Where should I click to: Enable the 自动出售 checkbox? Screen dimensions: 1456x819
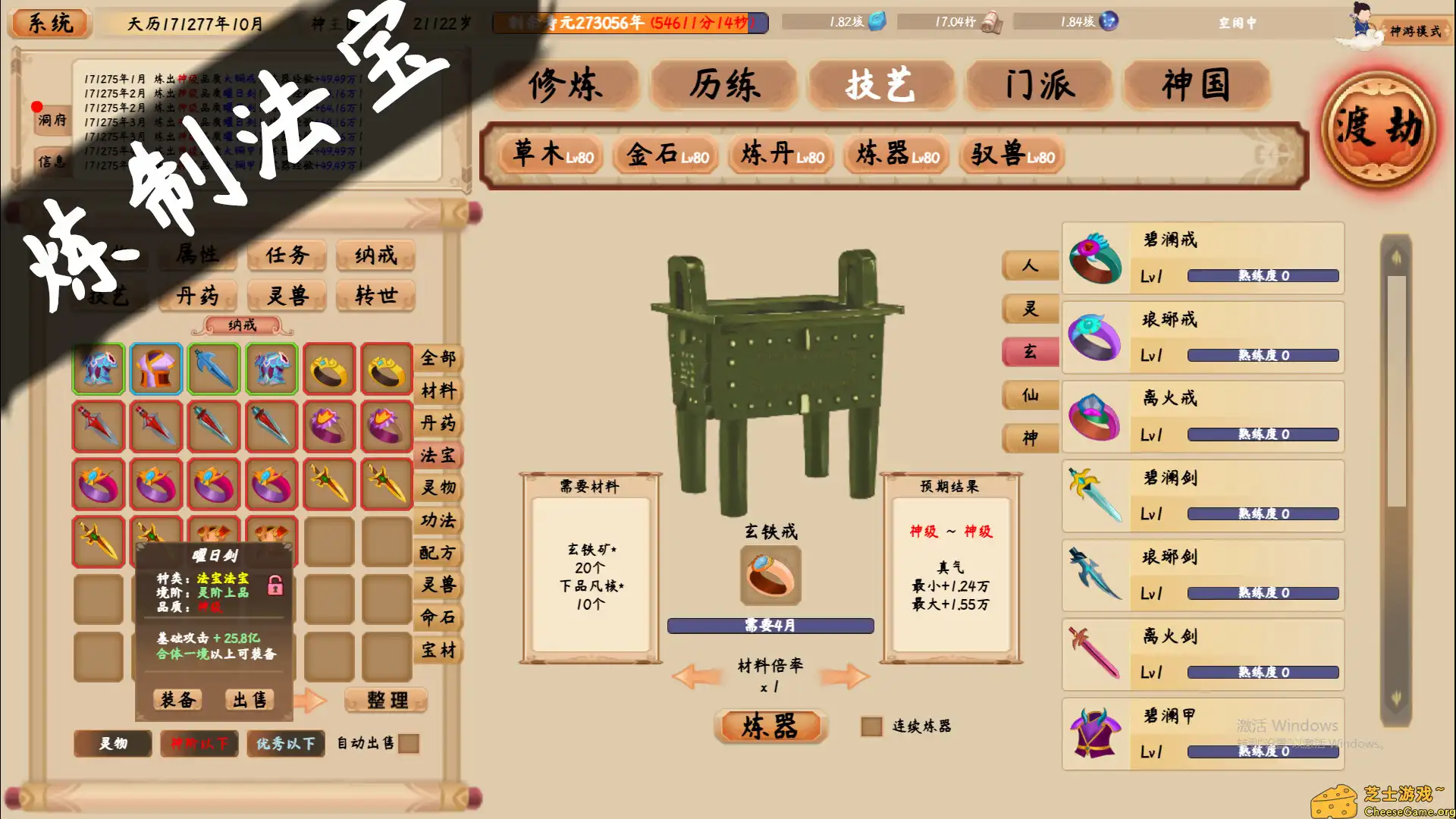(x=409, y=744)
